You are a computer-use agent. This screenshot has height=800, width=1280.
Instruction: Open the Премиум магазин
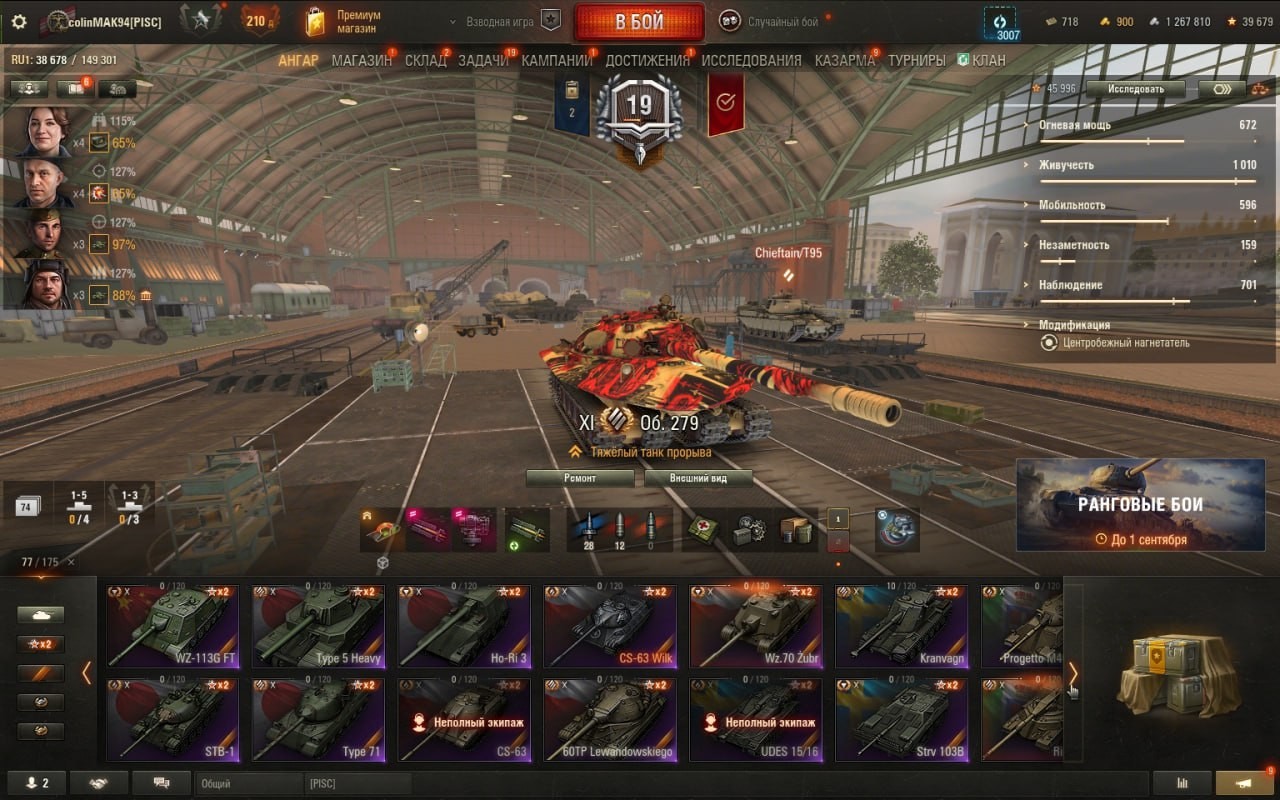[344, 21]
